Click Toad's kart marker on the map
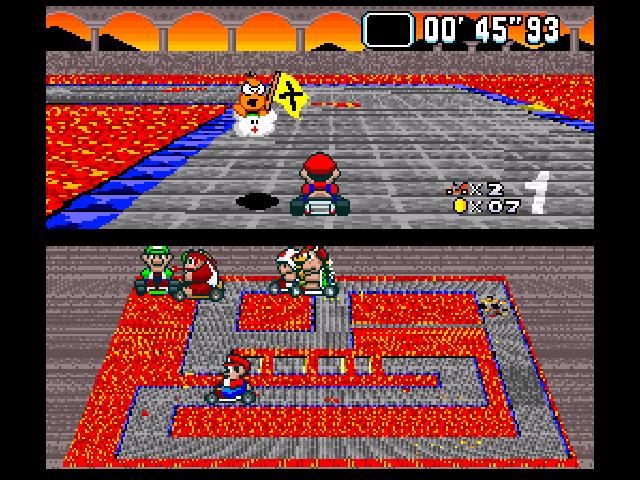 point(289,271)
